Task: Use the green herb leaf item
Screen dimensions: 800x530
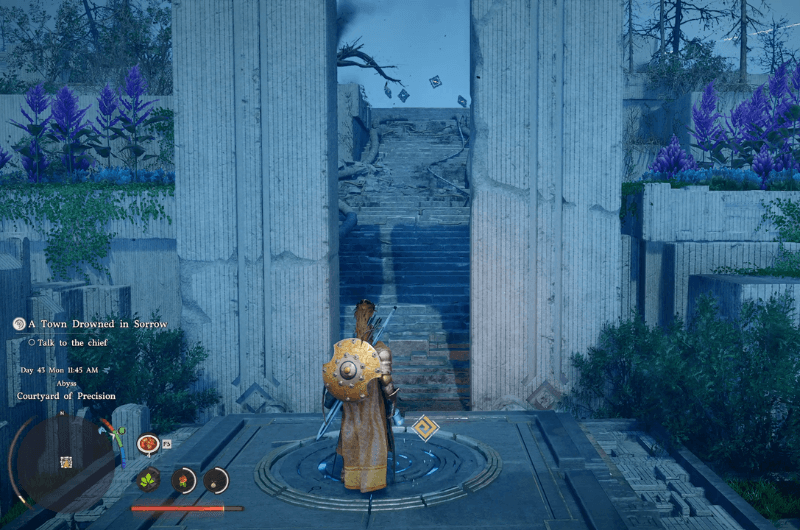Action: 149,479
